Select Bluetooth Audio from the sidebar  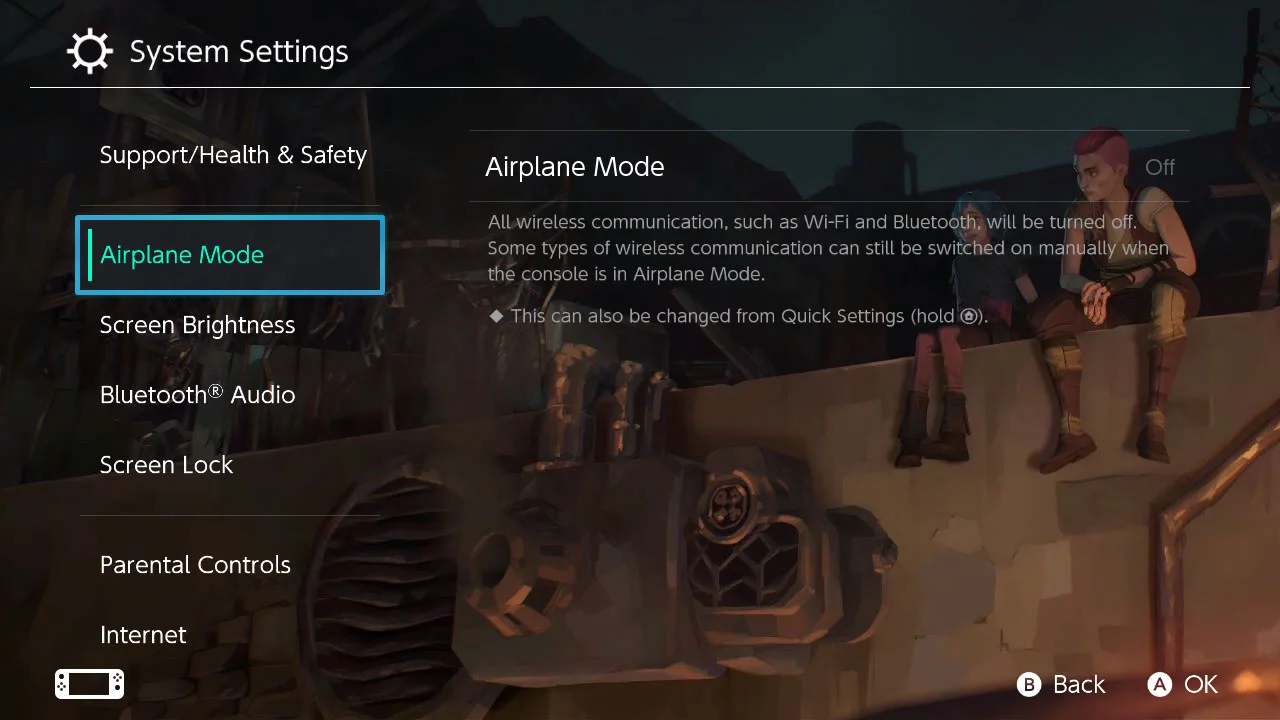[x=197, y=394]
